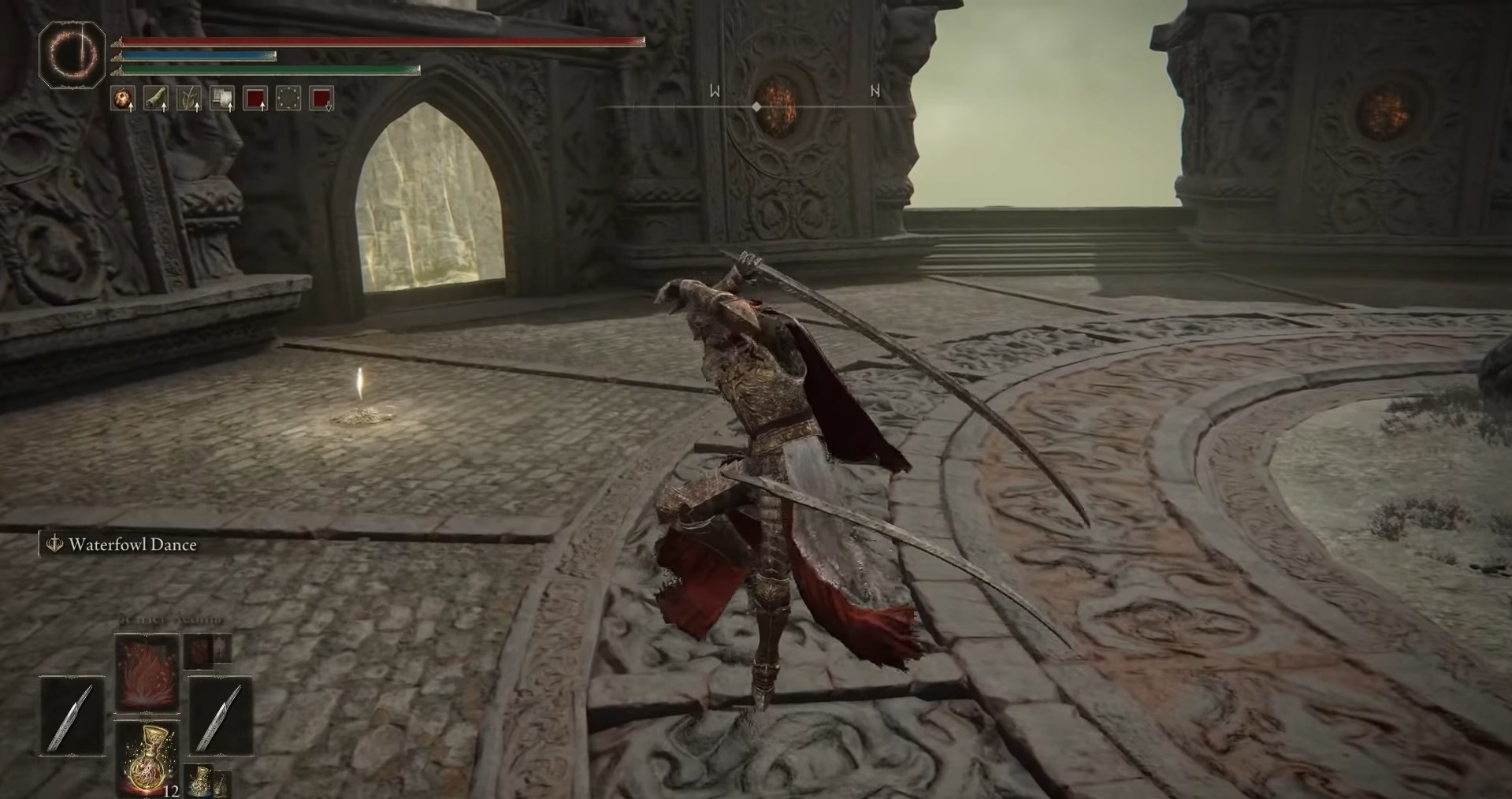1512x799 pixels.
Task: Select the red square debuff with down arrow
Action: (321, 98)
